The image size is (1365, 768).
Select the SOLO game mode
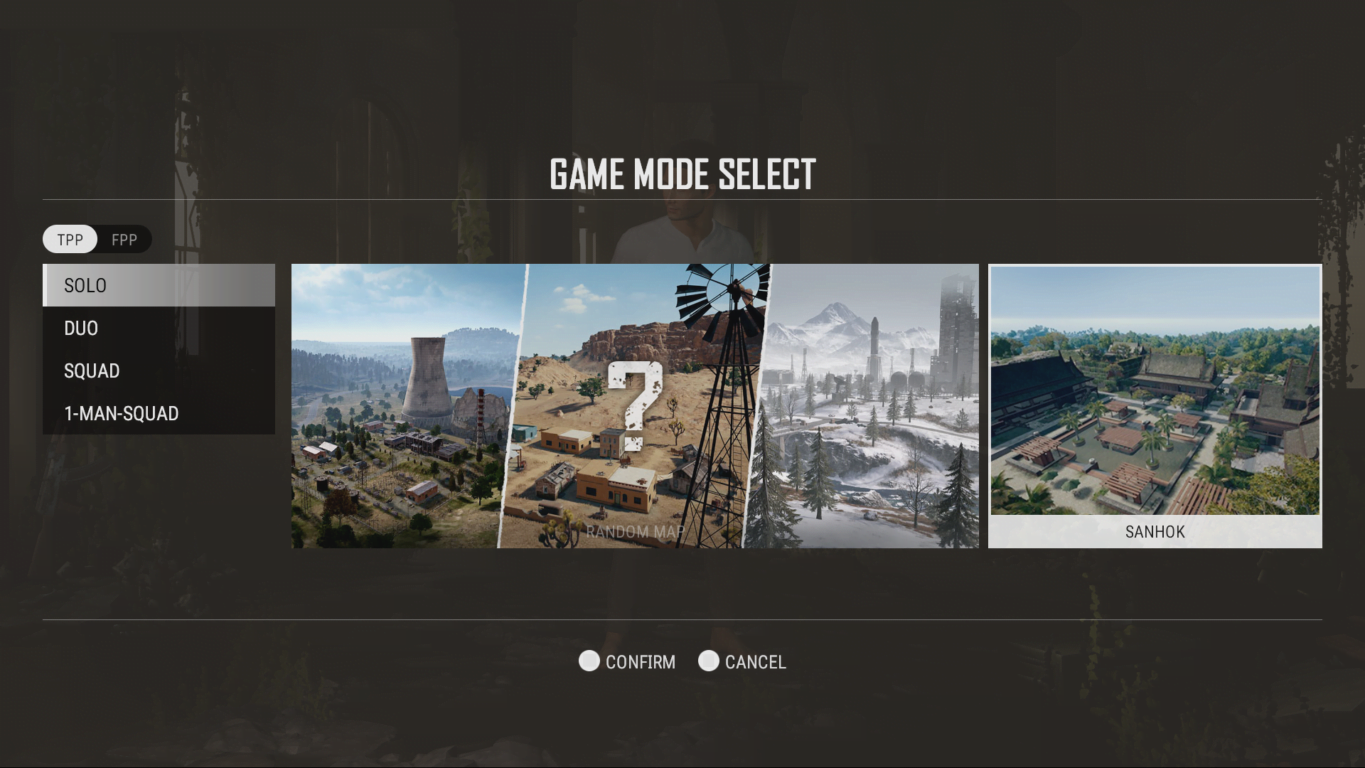pos(159,285)
